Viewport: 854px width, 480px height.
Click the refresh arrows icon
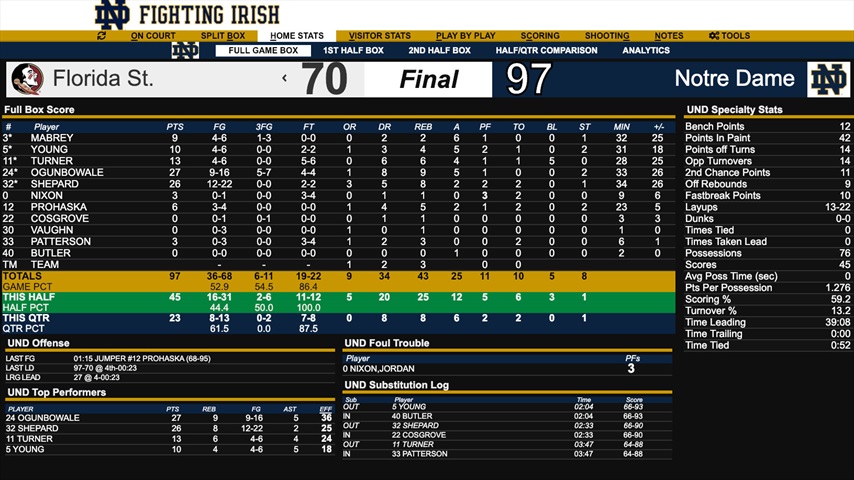(101, 36)
